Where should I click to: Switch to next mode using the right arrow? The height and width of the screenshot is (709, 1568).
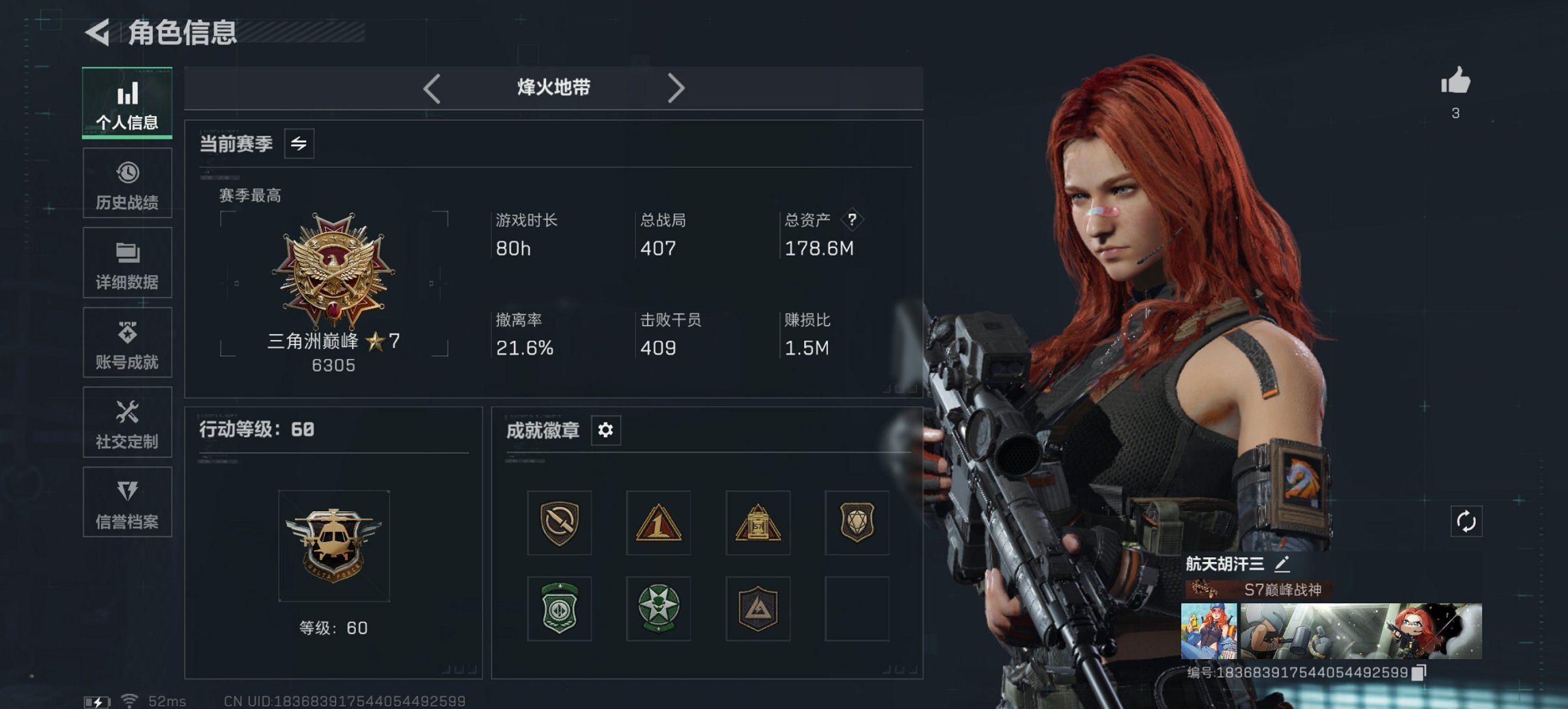click(x=677, y=88)
